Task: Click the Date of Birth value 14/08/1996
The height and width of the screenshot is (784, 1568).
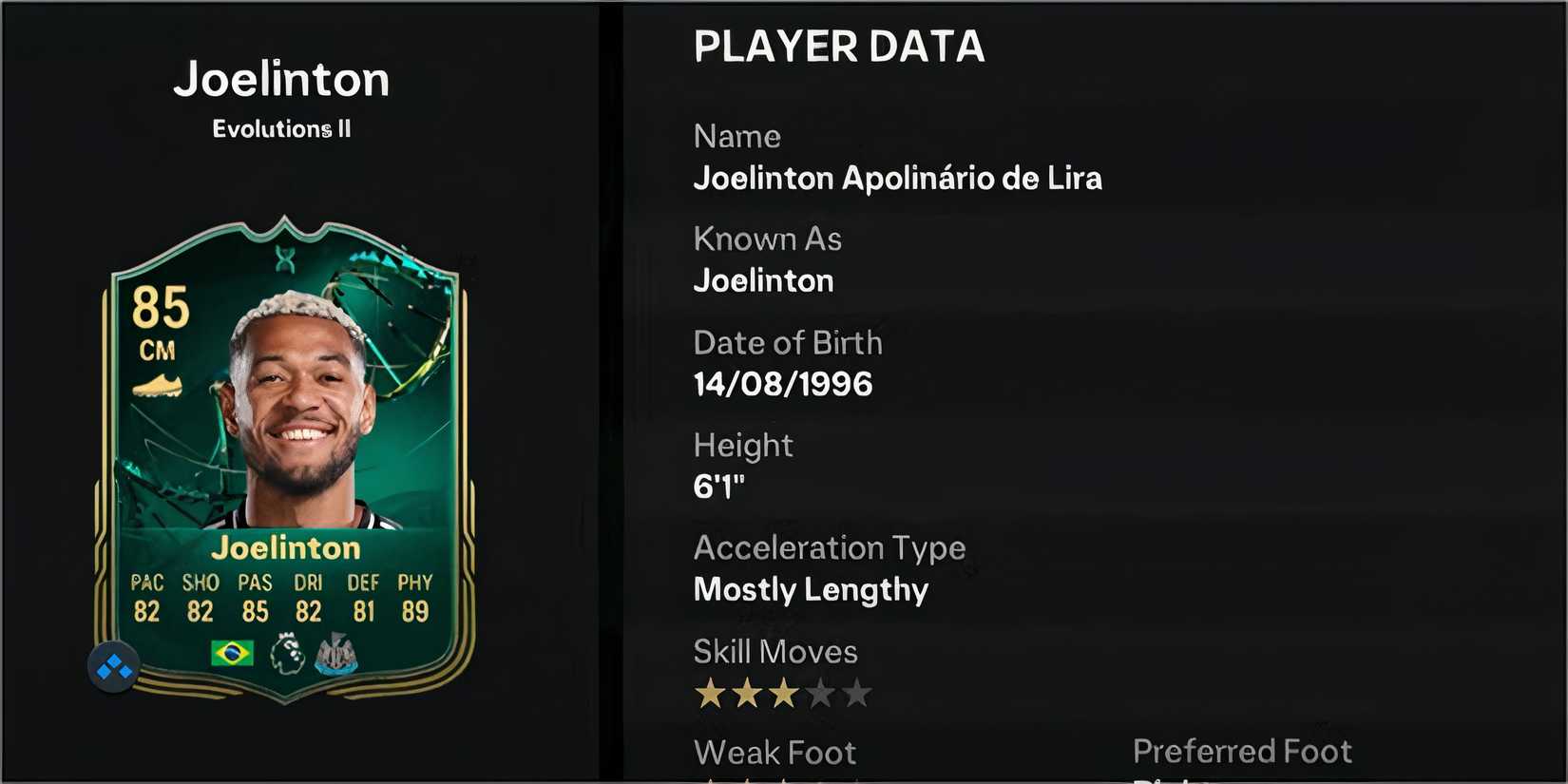Action: [783, 384]
